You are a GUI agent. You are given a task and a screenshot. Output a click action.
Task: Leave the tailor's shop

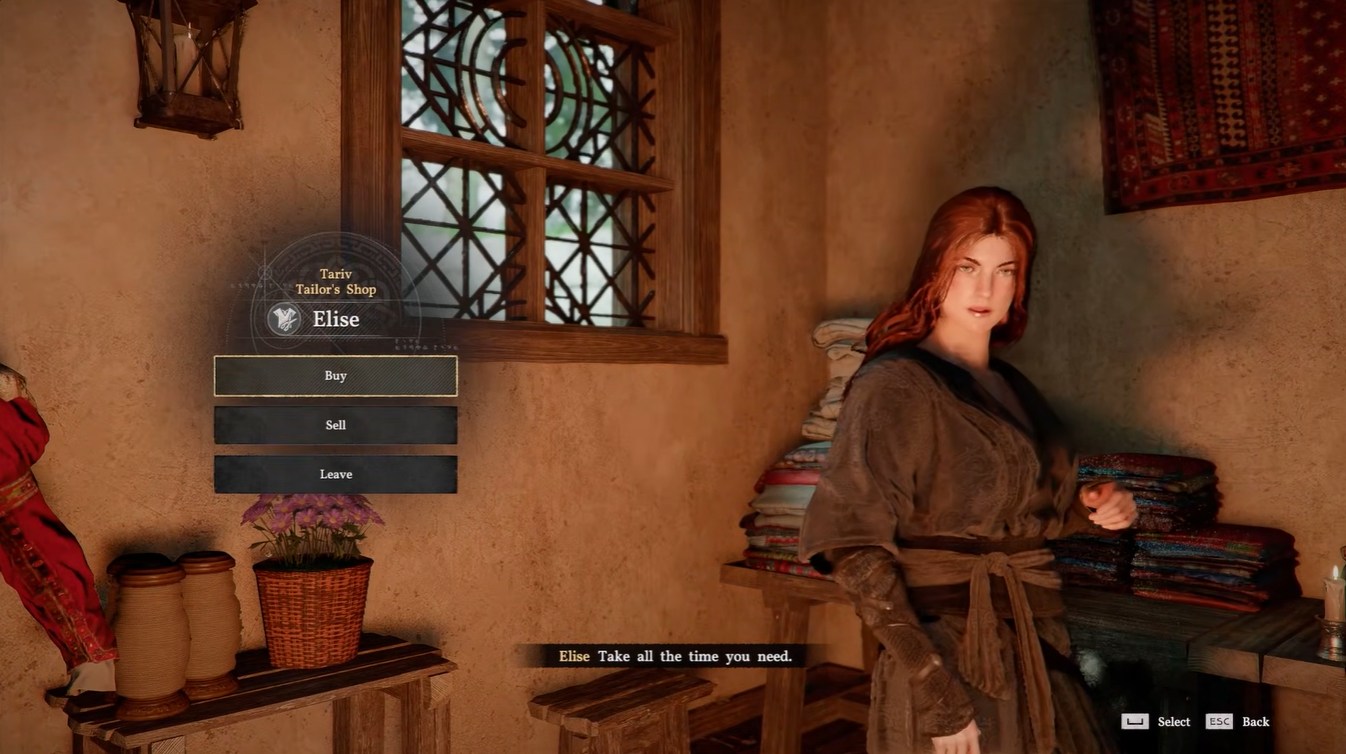(335, 474)
